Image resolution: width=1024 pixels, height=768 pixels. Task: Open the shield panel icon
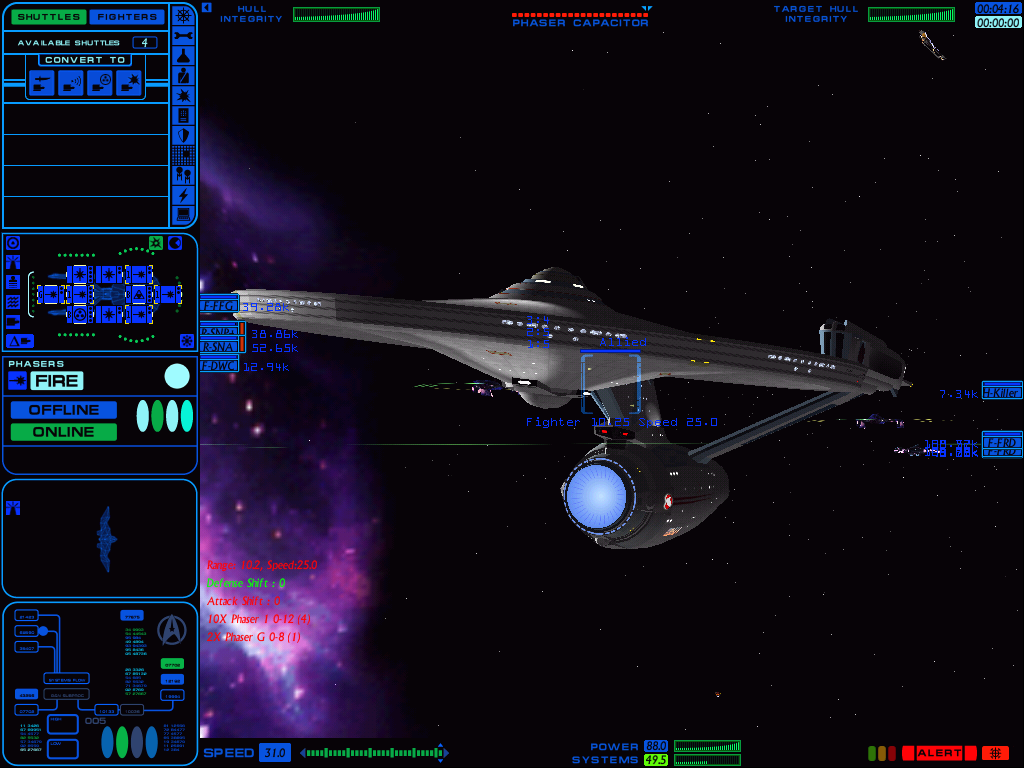click(183, 135)
